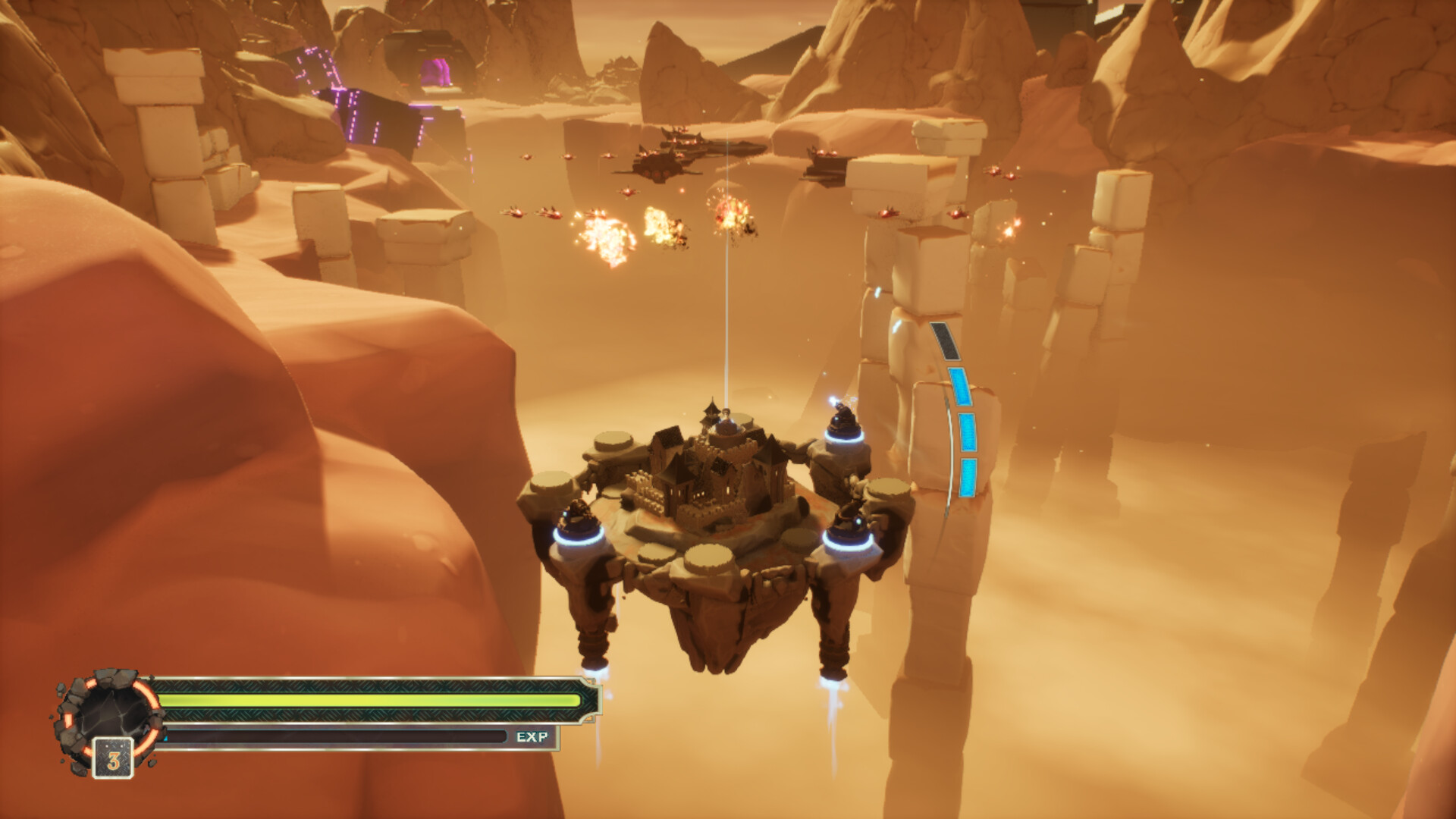The height and width of the screenshot is (819, 1456).
Task: Select the glowing turret firing on the right
Action: point(844,421)
